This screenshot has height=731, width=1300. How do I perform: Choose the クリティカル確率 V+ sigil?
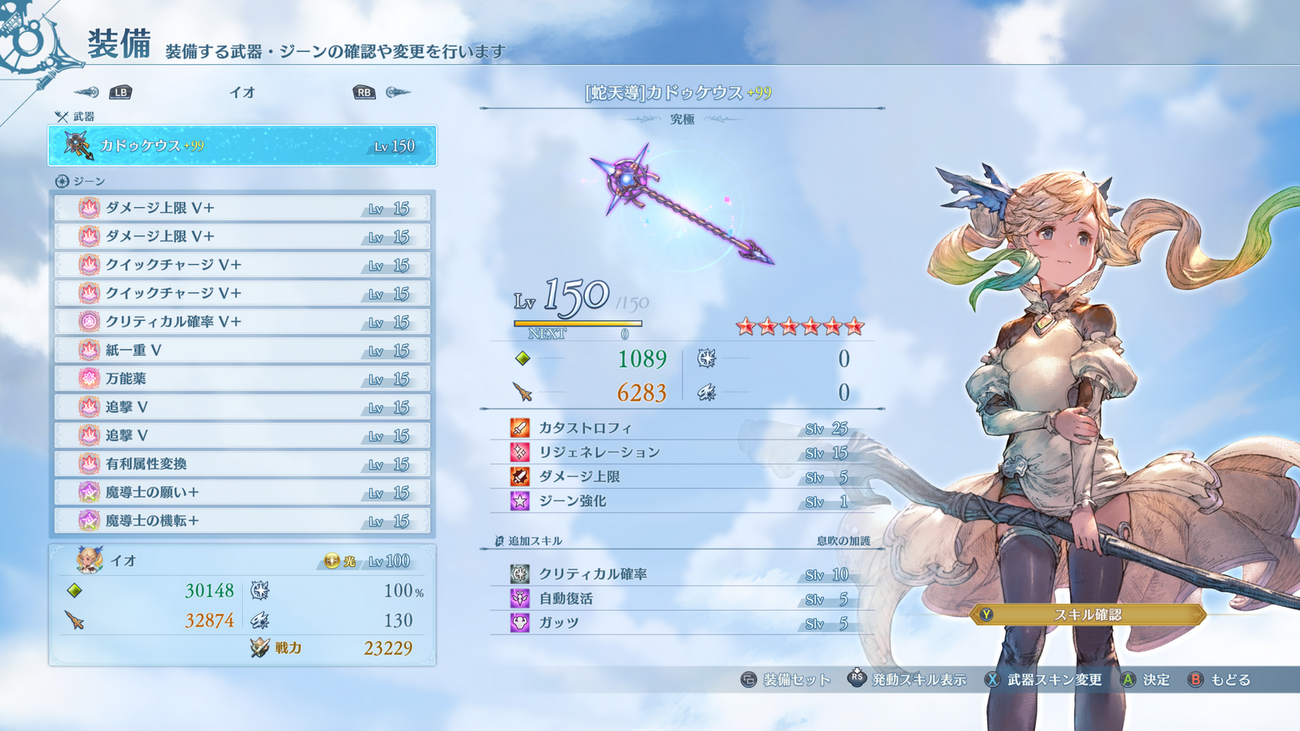[x=242, y=322]
